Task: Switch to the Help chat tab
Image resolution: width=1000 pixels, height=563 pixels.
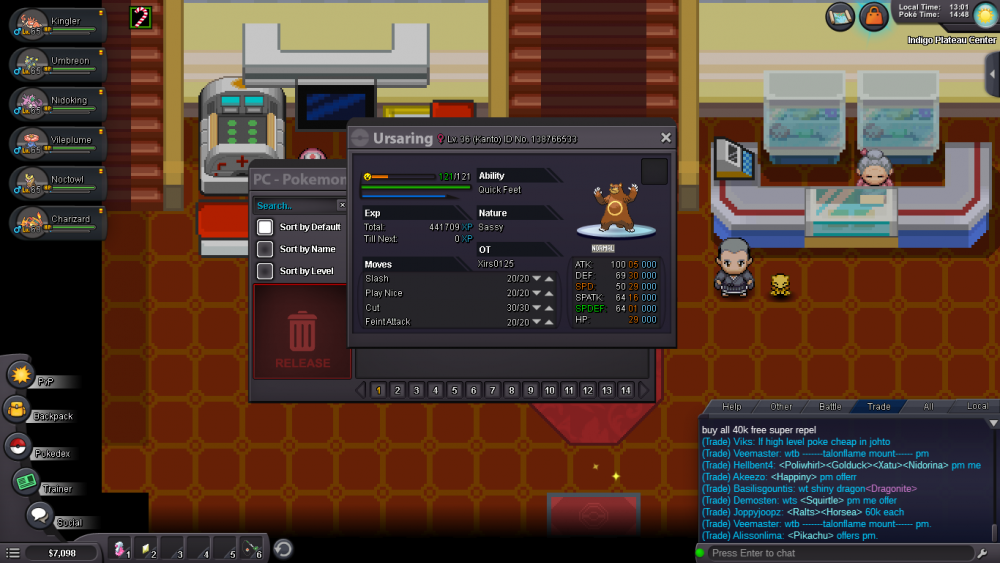Action: point(732,406)
